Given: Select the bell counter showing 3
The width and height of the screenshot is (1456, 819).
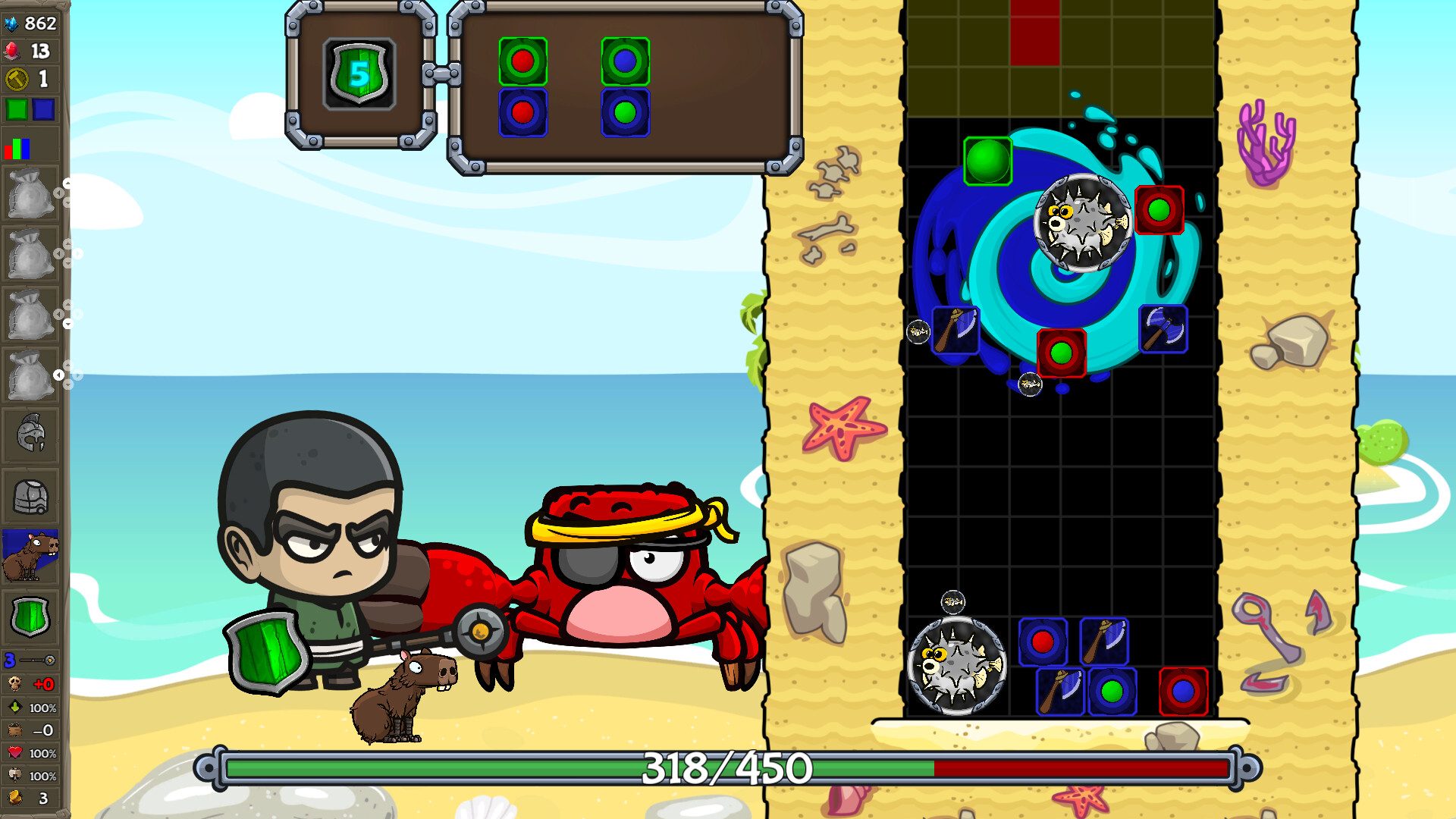Looking at the screenshot, I should [17, 798].
